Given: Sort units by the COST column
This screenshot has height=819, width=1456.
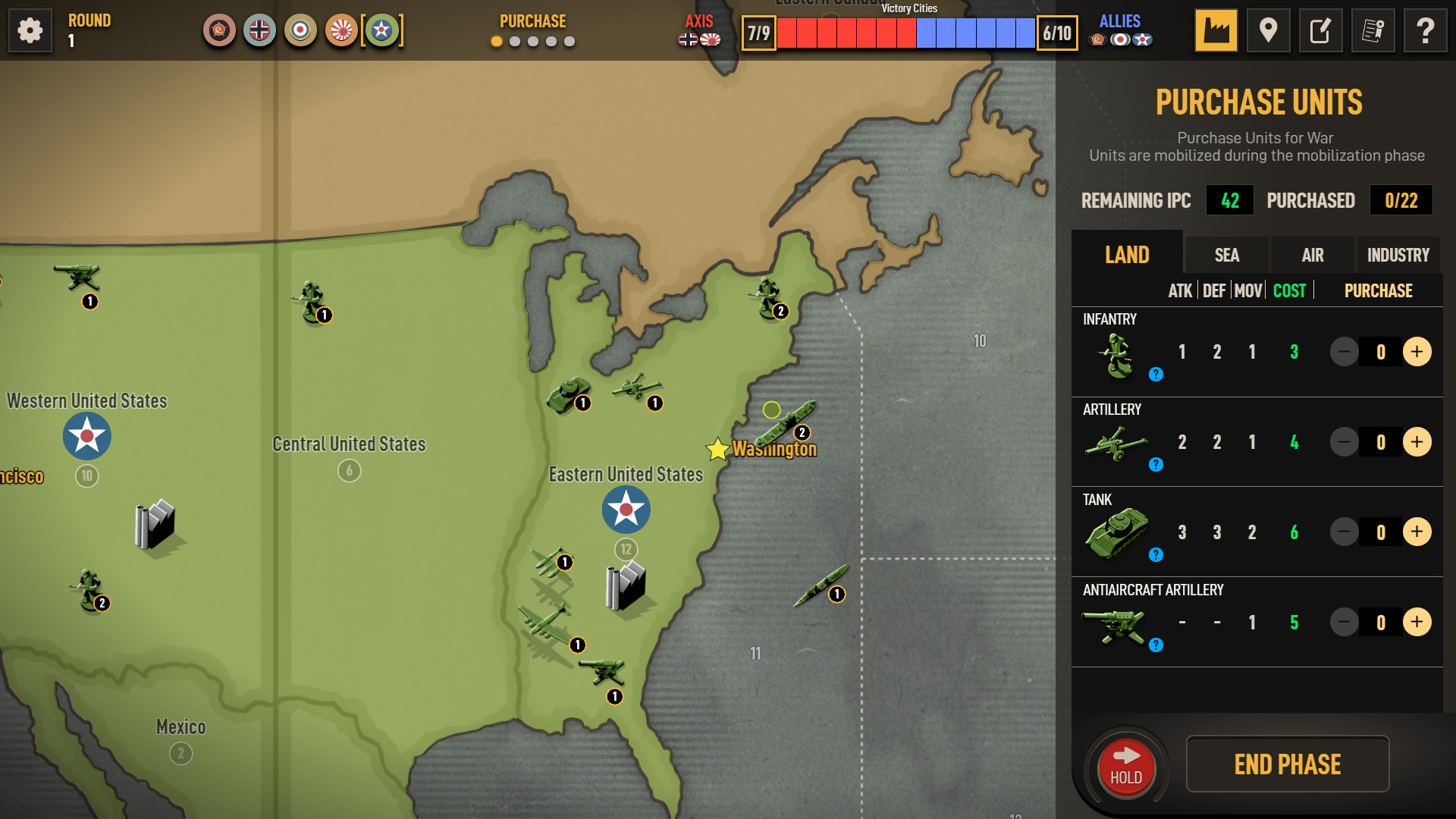Looking at the screenshot, I should tap(1289, 290).
